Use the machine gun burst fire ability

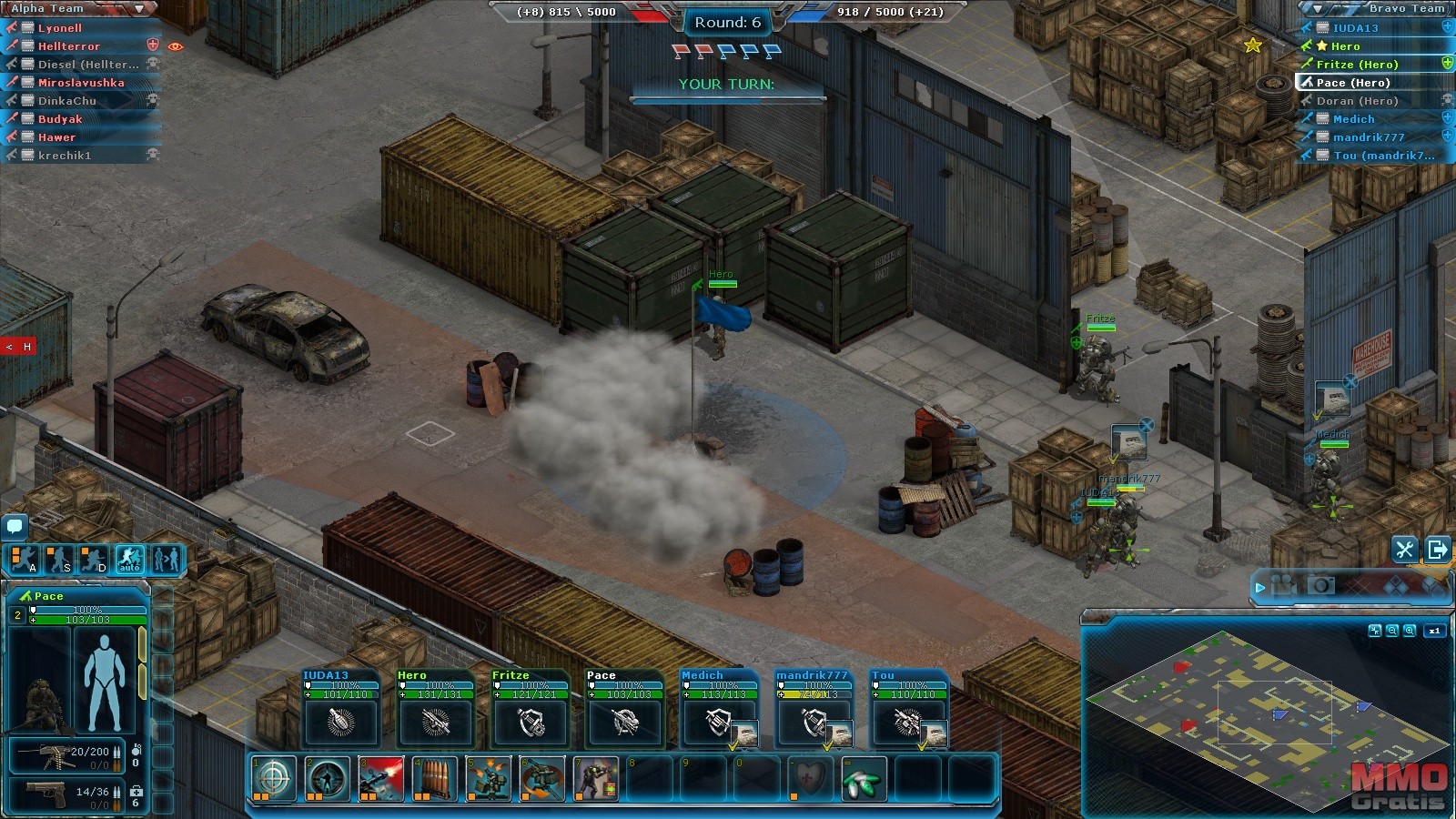click(381, 779)
